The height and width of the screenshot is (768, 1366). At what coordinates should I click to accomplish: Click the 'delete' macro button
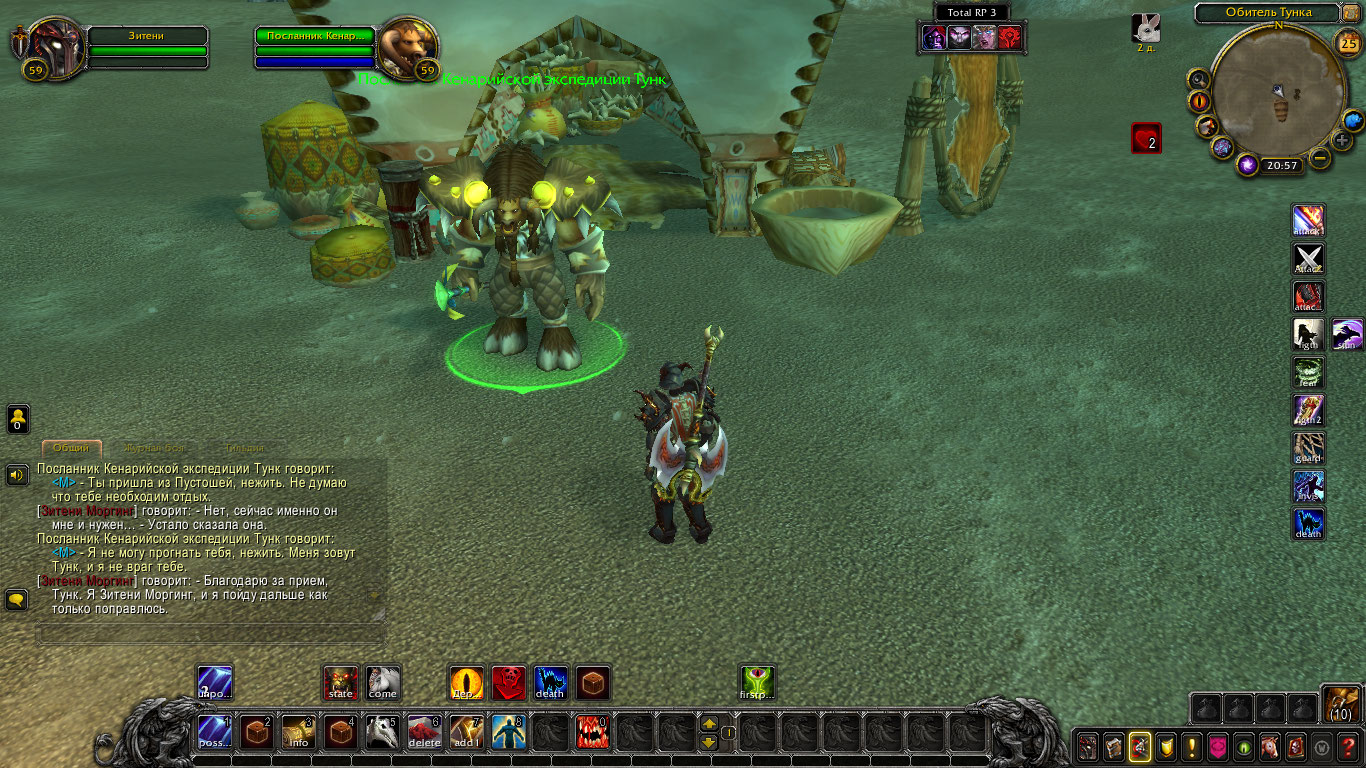tap(424, 733)
